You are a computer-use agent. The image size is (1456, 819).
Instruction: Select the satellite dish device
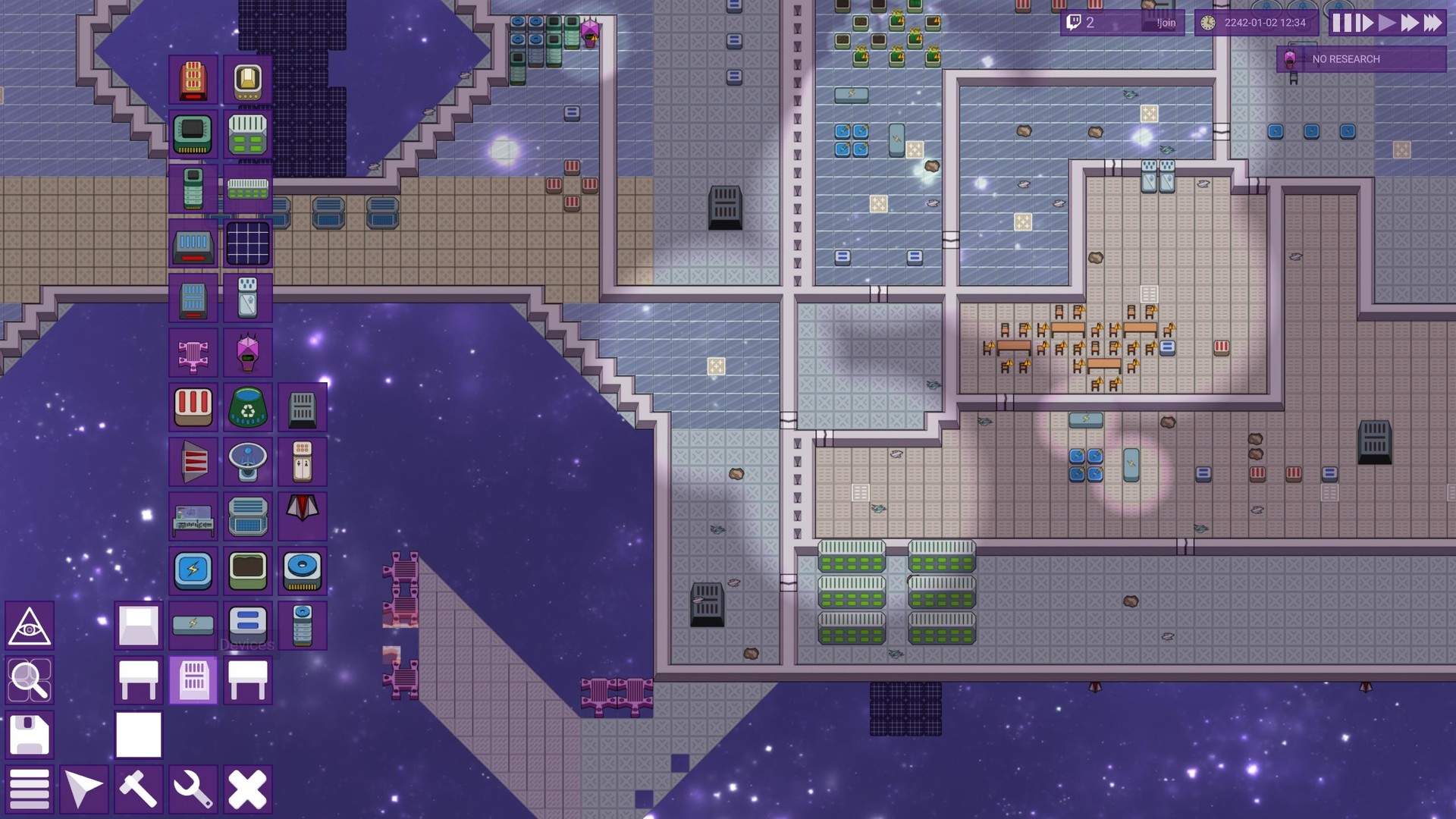tap(248, 462)
